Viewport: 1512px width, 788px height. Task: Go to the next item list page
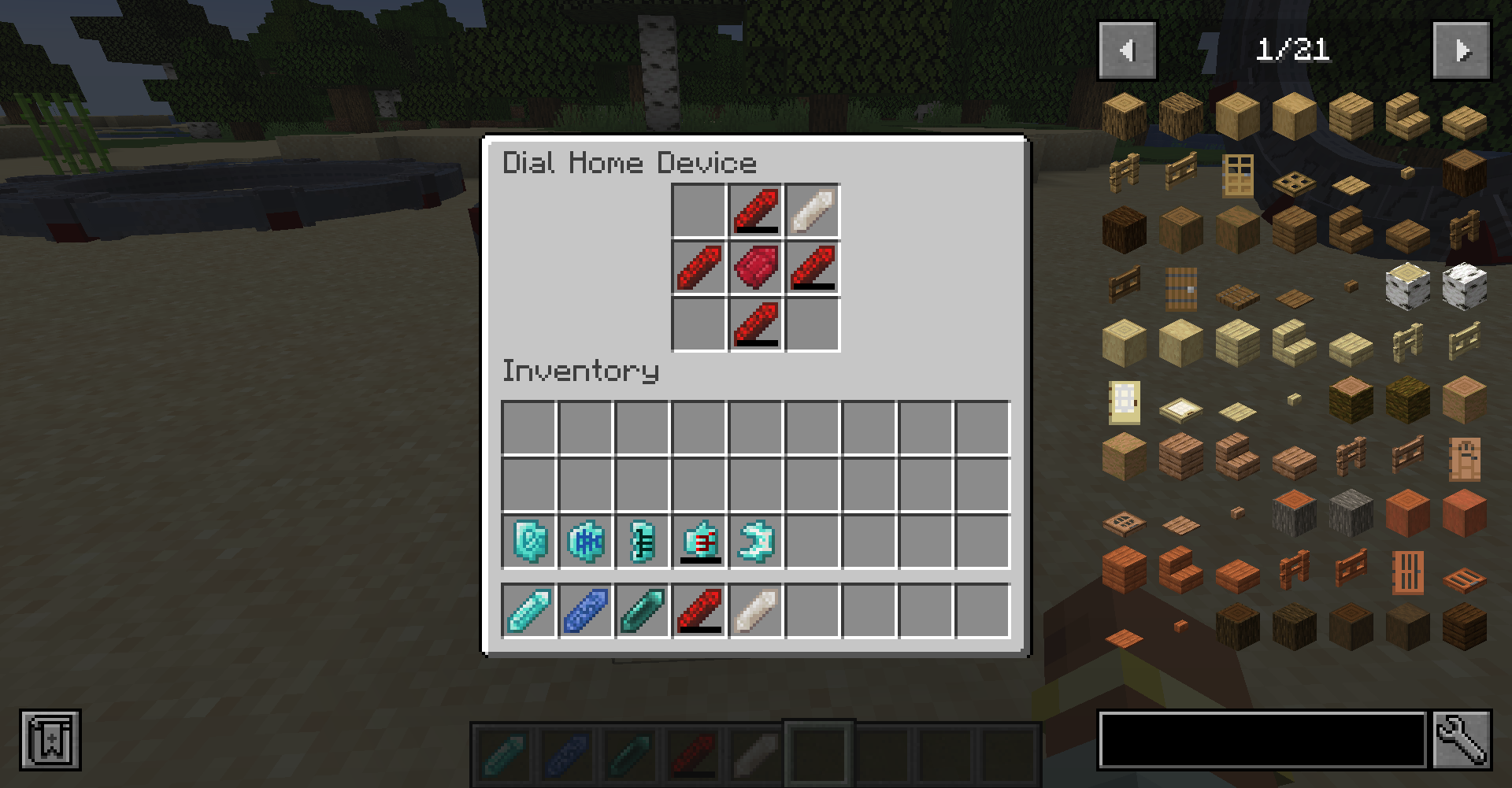(1462, 51)
